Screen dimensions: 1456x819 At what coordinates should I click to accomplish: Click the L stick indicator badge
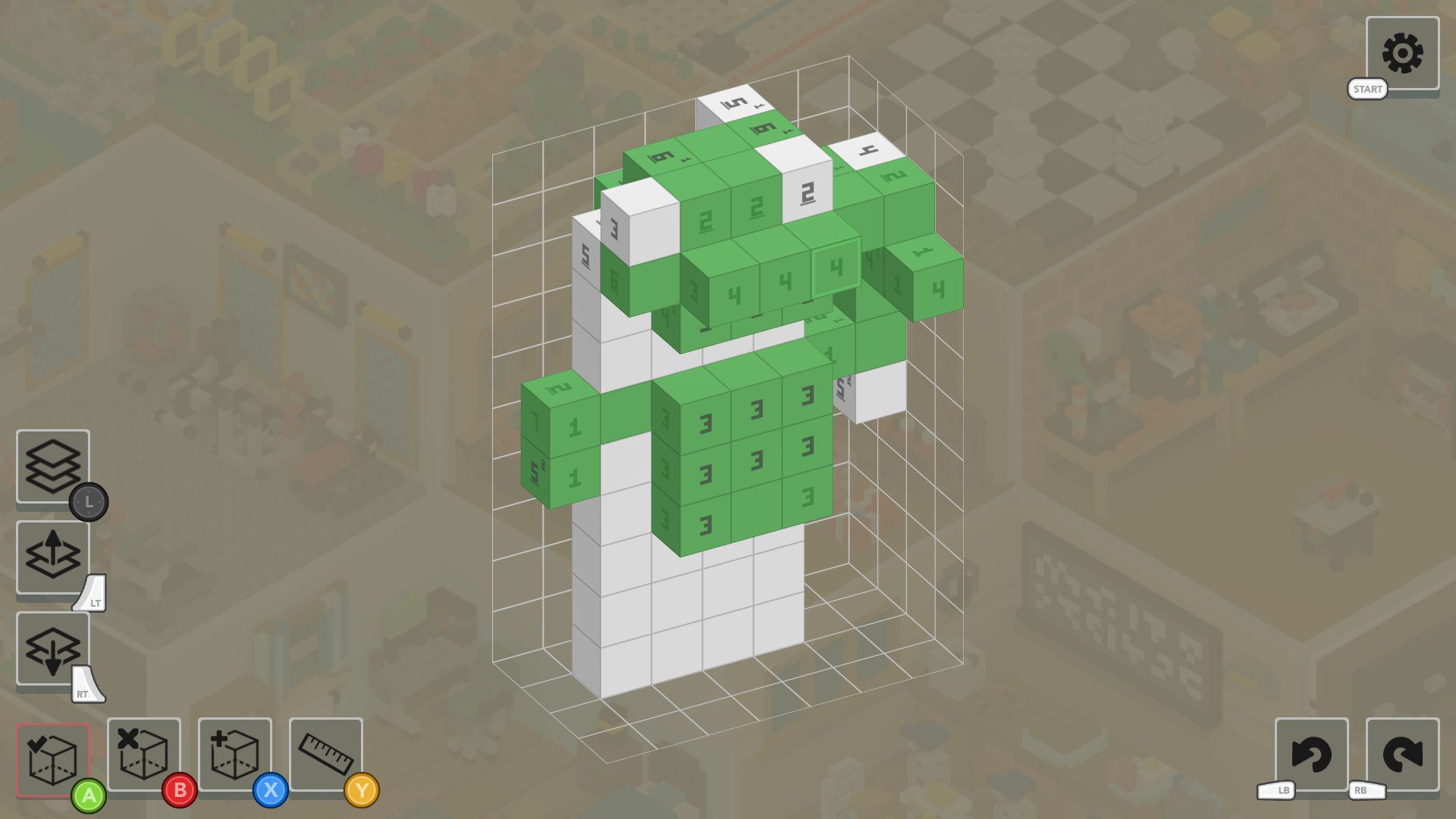(89, 501)
